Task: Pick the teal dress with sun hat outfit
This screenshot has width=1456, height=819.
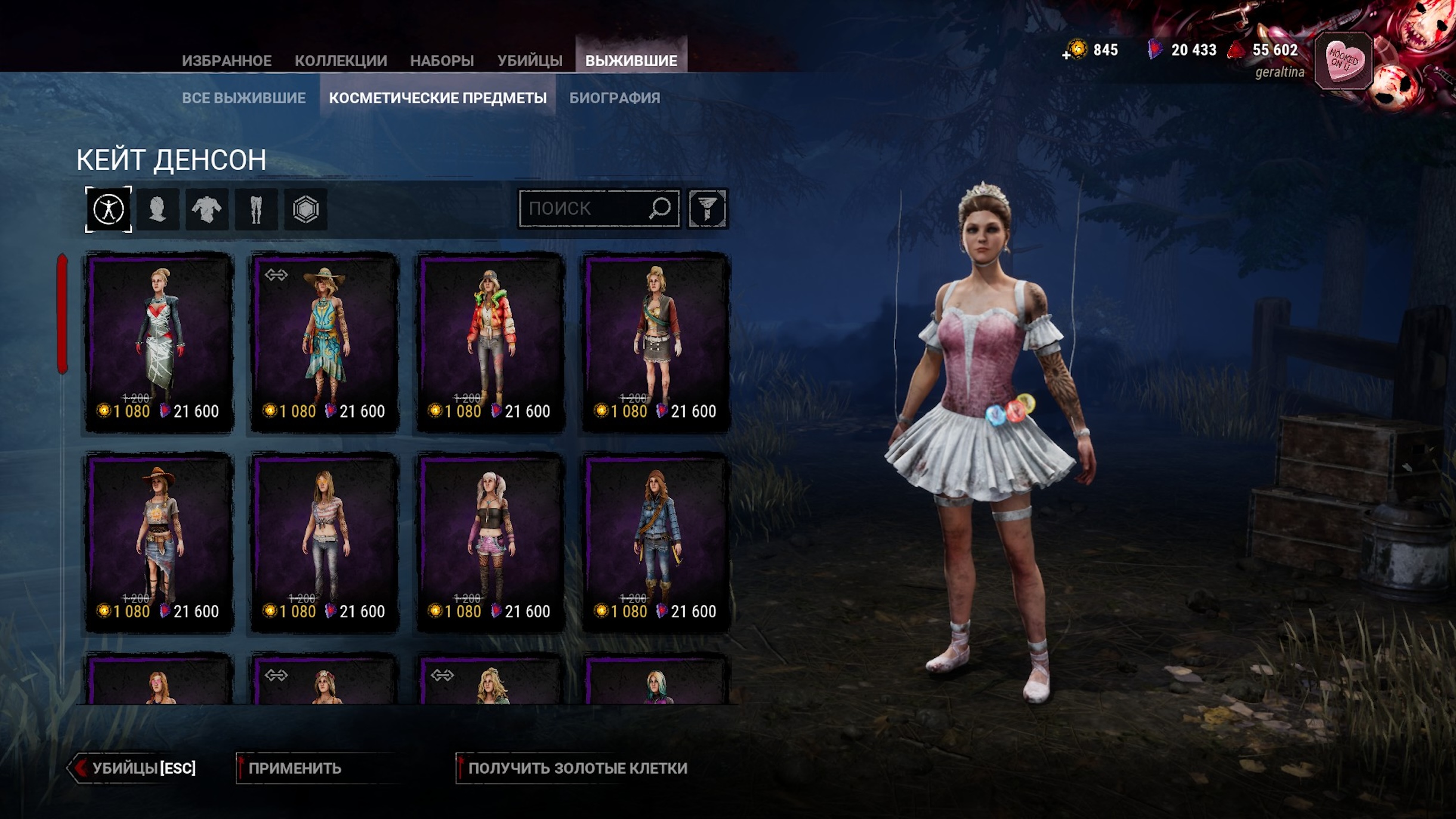Action: pyautogui.click(x=325, y=341)
